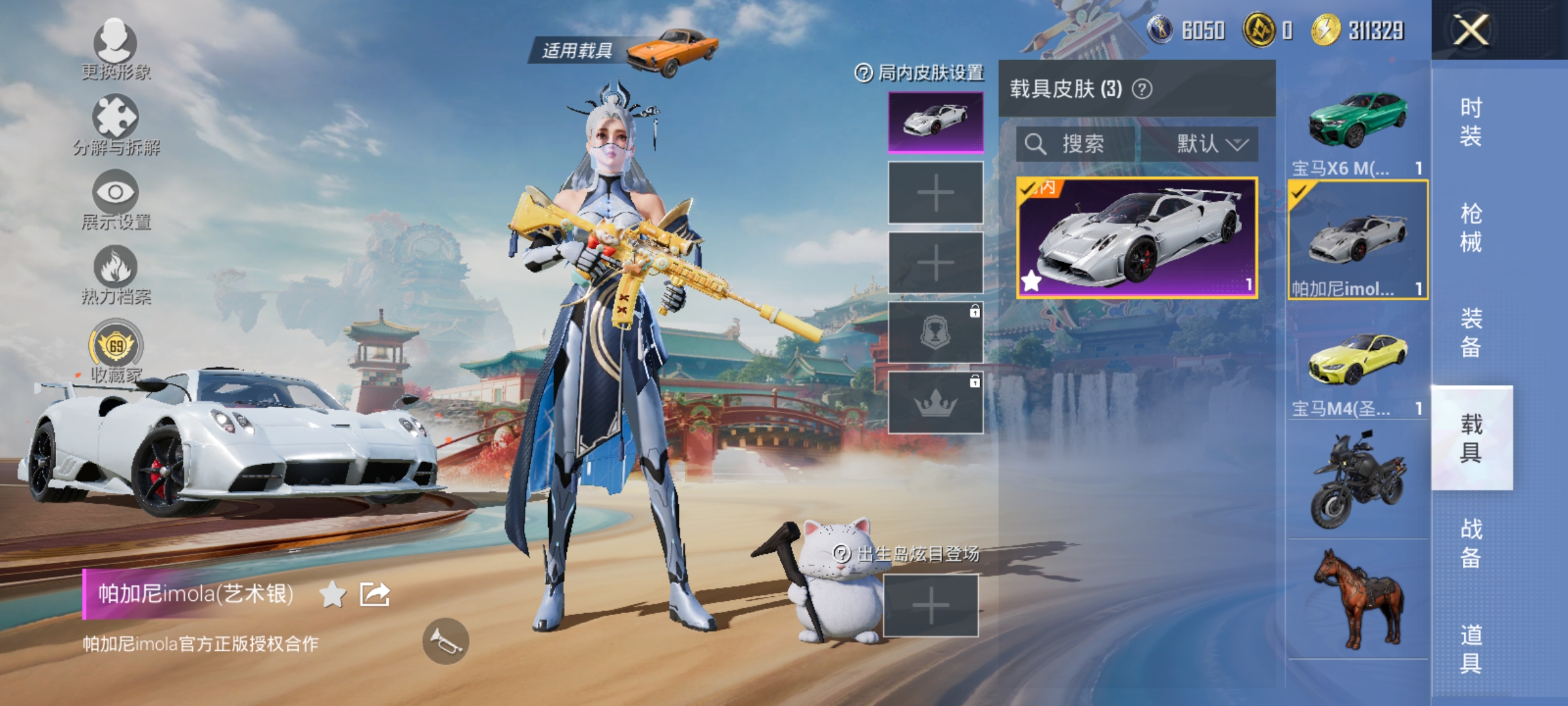Screen dimensions: 1568x706
Task: Switch to the 时装 outfit tab
Action: point(1471,122)
